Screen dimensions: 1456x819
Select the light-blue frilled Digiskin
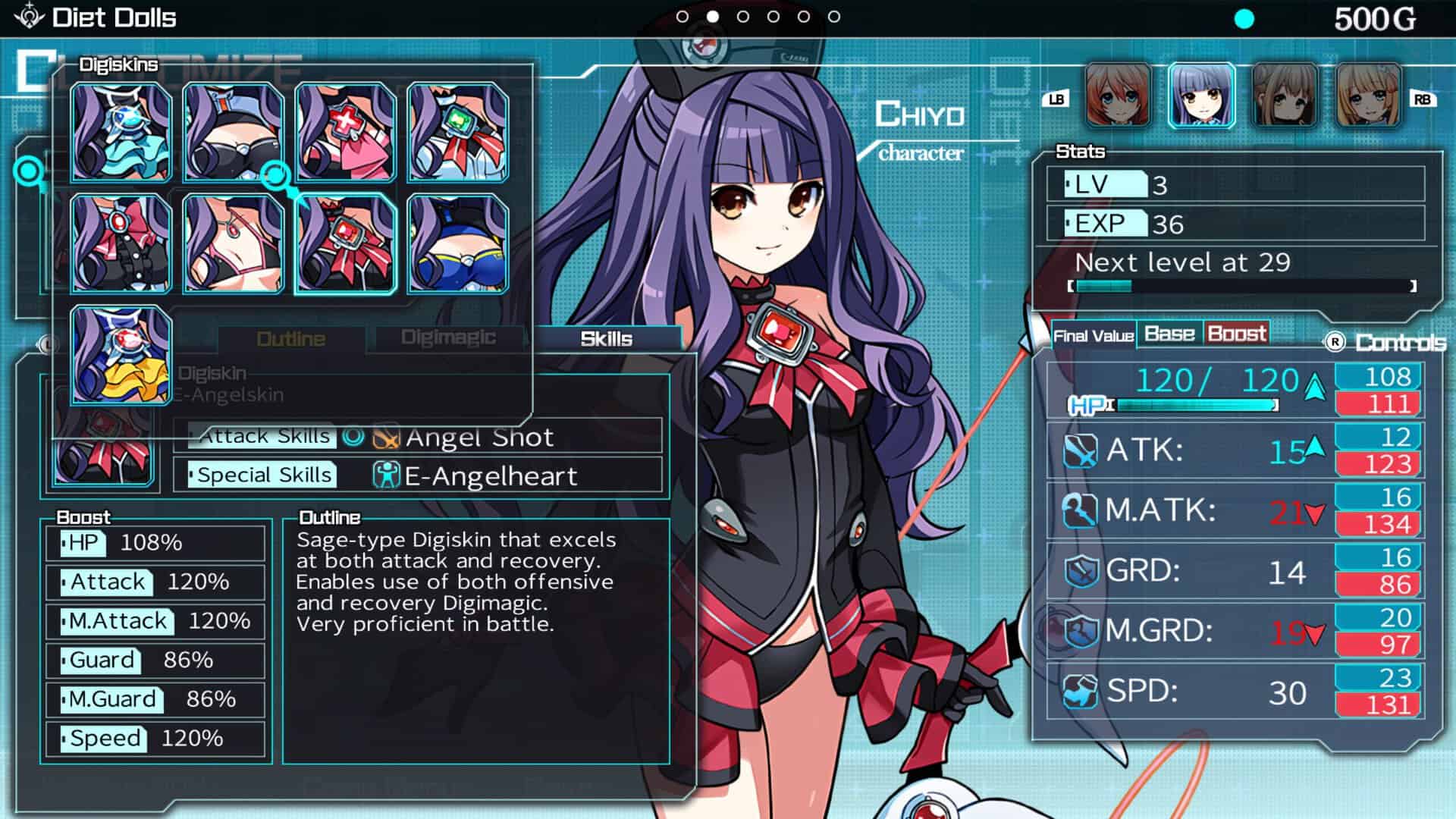pyautogui.click(x=121, y=133)
